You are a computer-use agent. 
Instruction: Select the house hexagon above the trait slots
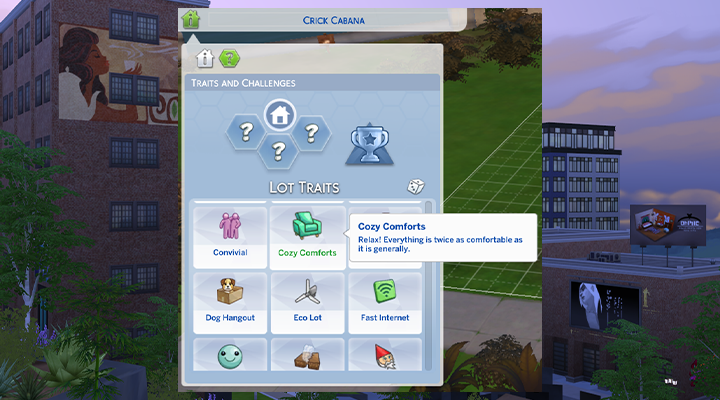277,115
